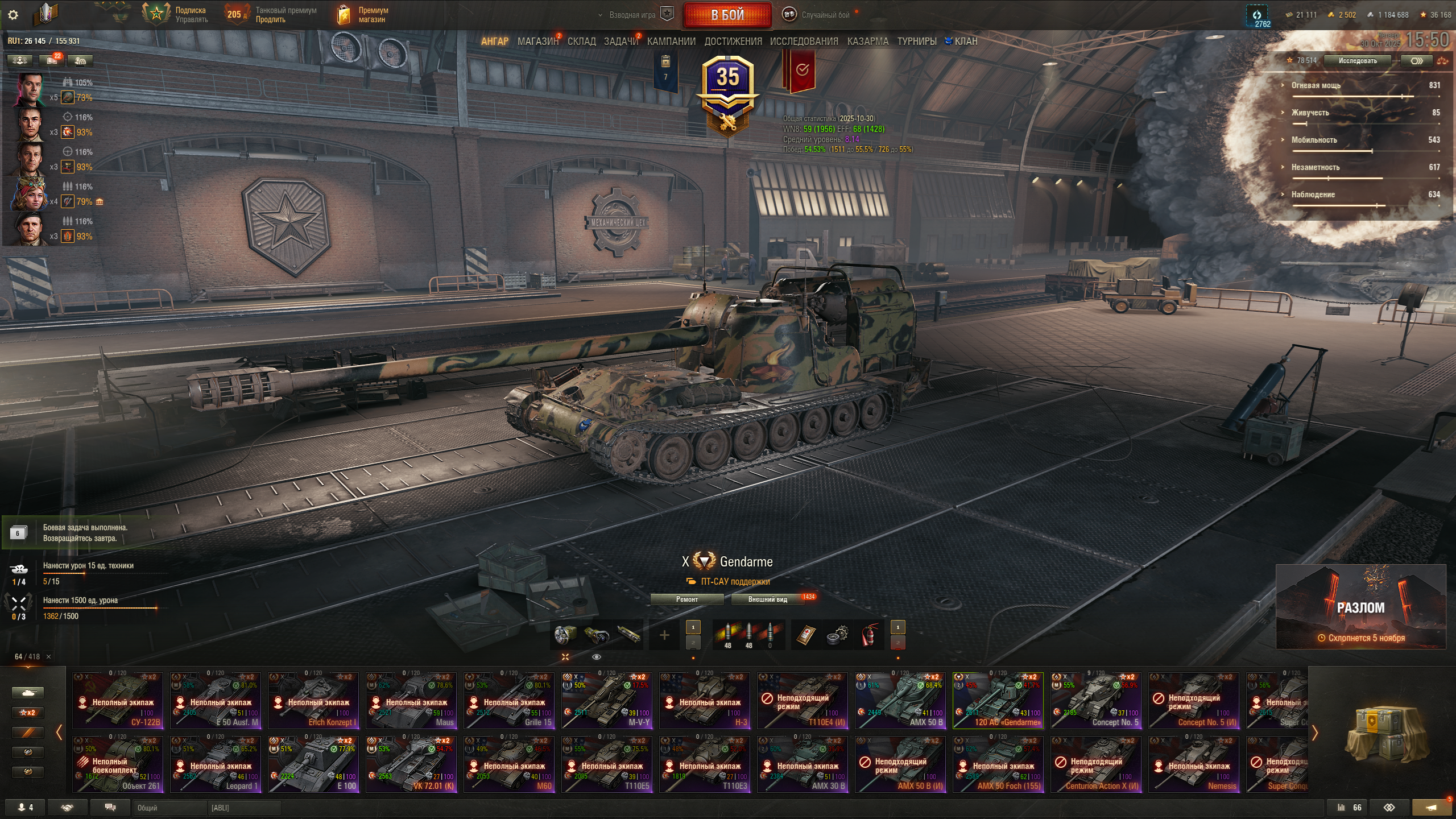
Task: Go to the ЗАДАЧИ tab
Action: coord(621,42)
